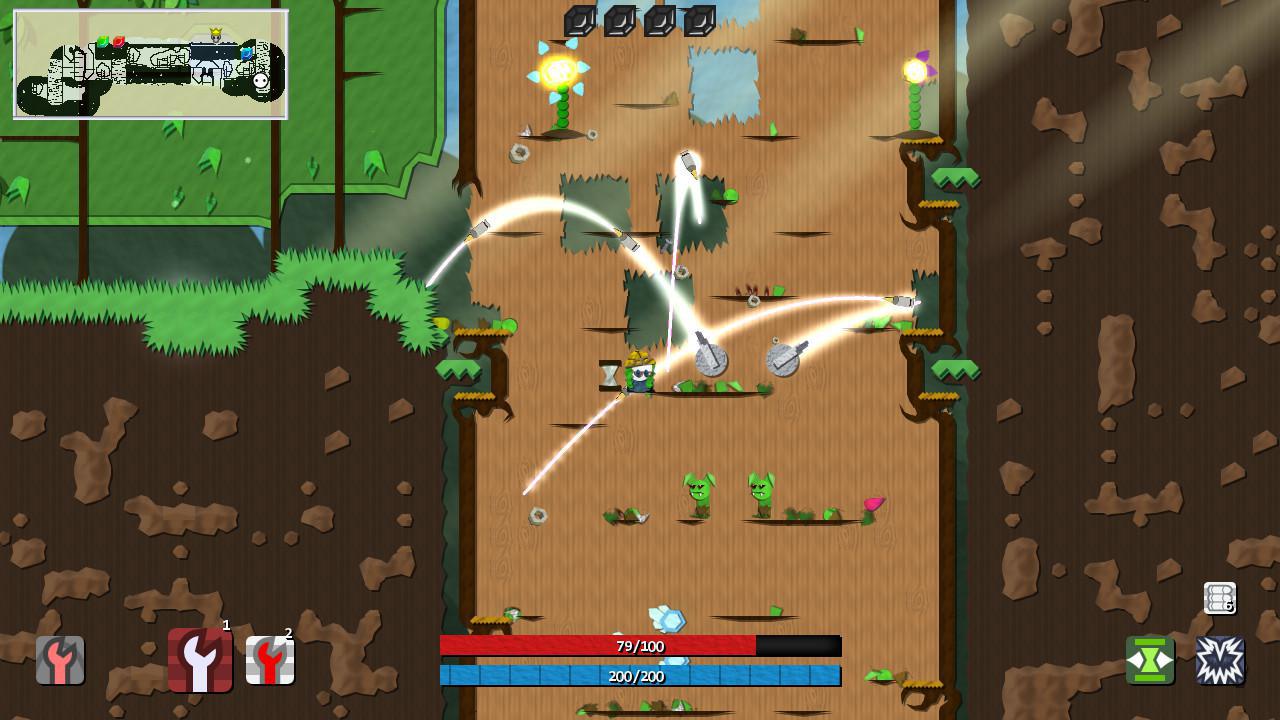The width and height of the screenshot is (1280, 720).
Task: Click the left green goblin enemy
Action: click(700, 492)
